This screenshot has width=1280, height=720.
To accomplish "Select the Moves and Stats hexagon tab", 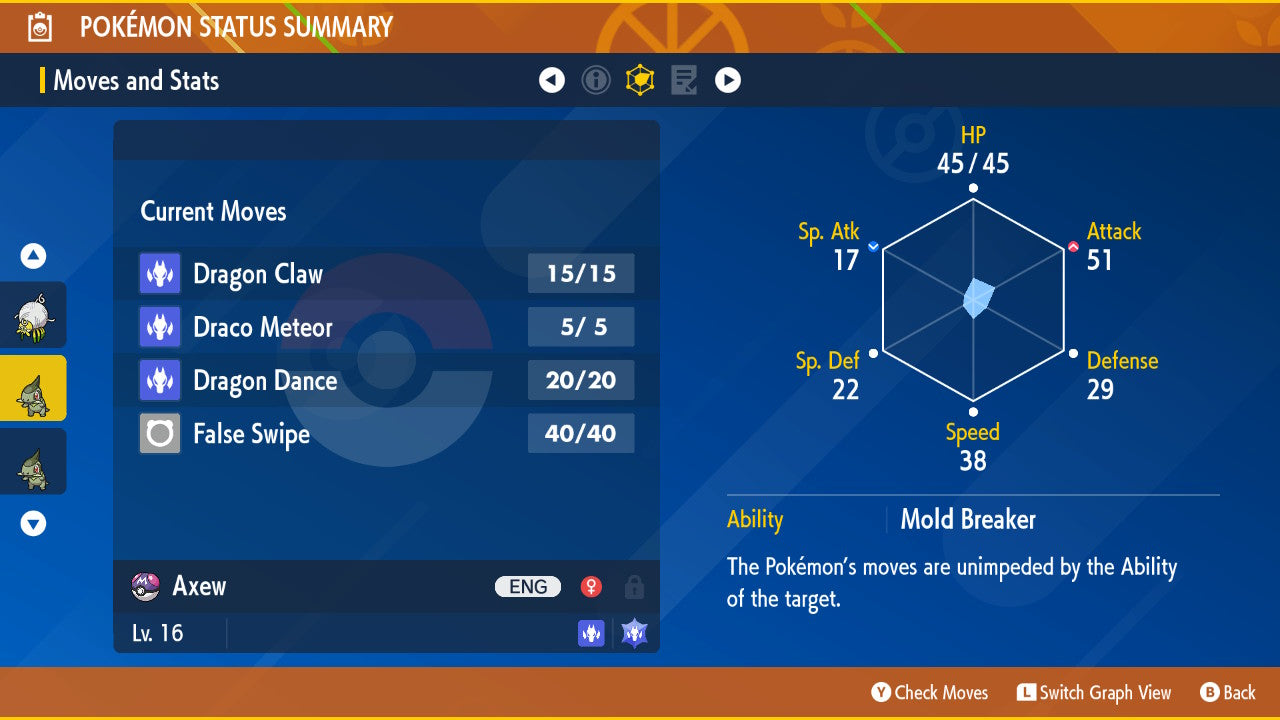I will pyautogui.click(x=640, y=80).
